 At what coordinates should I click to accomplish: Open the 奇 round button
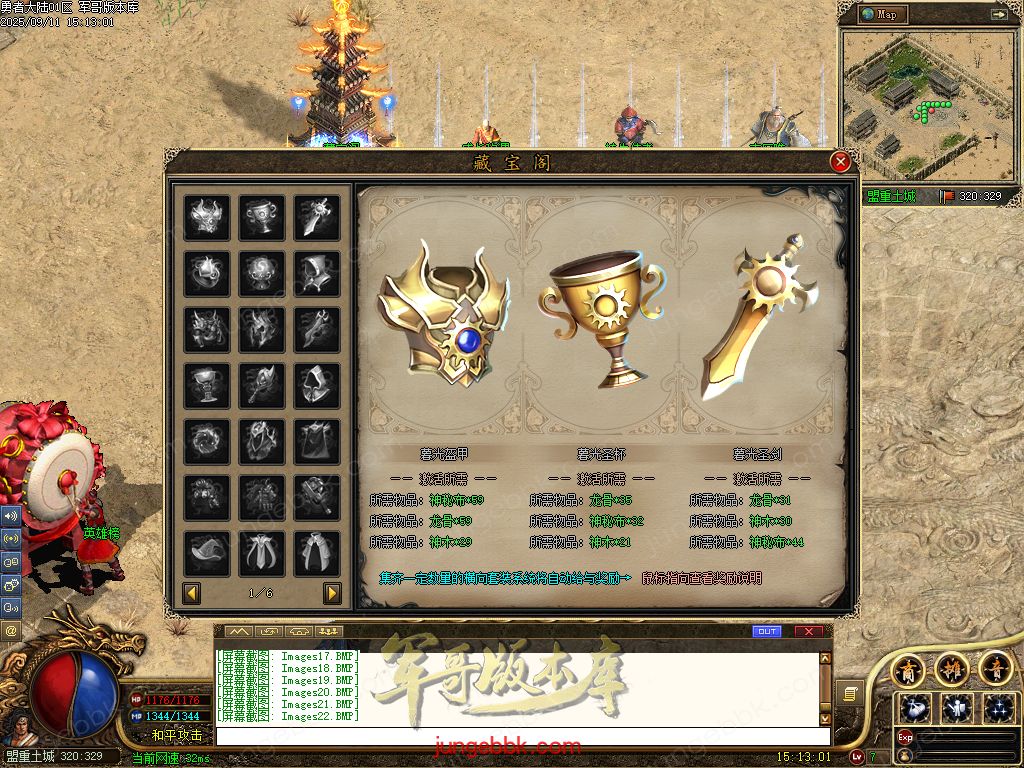(x=994, y=668)
